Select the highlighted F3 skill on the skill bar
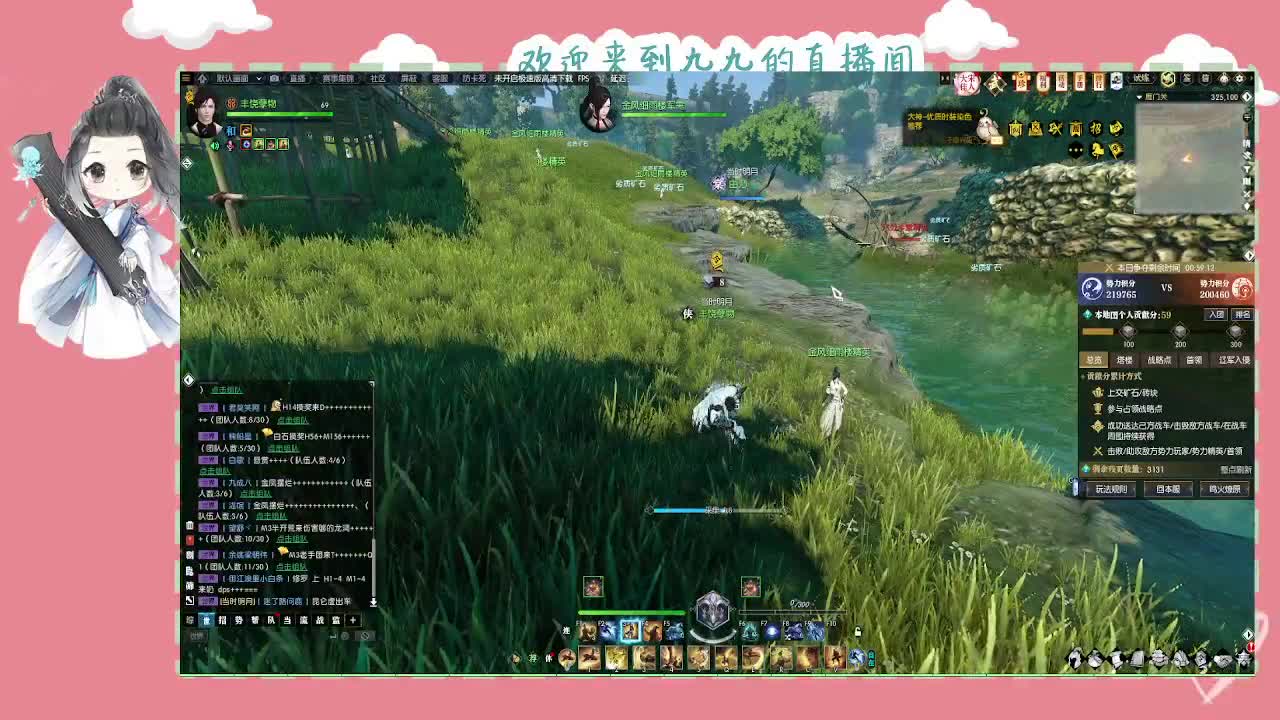 628,631
